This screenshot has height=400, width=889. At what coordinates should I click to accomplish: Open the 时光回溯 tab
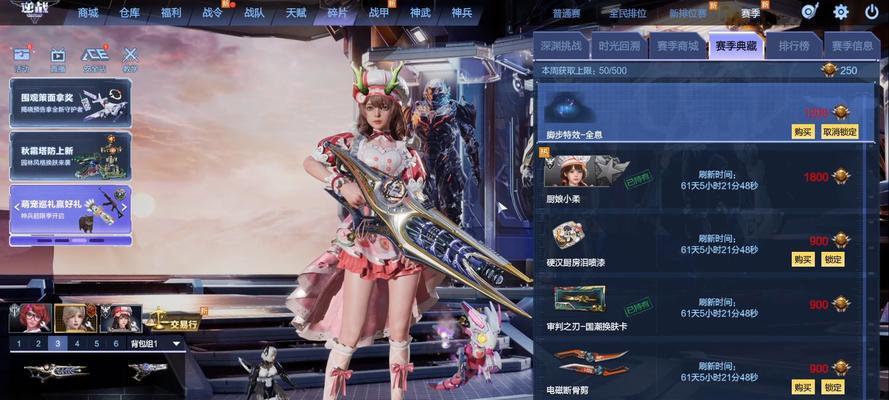(620, 46)
